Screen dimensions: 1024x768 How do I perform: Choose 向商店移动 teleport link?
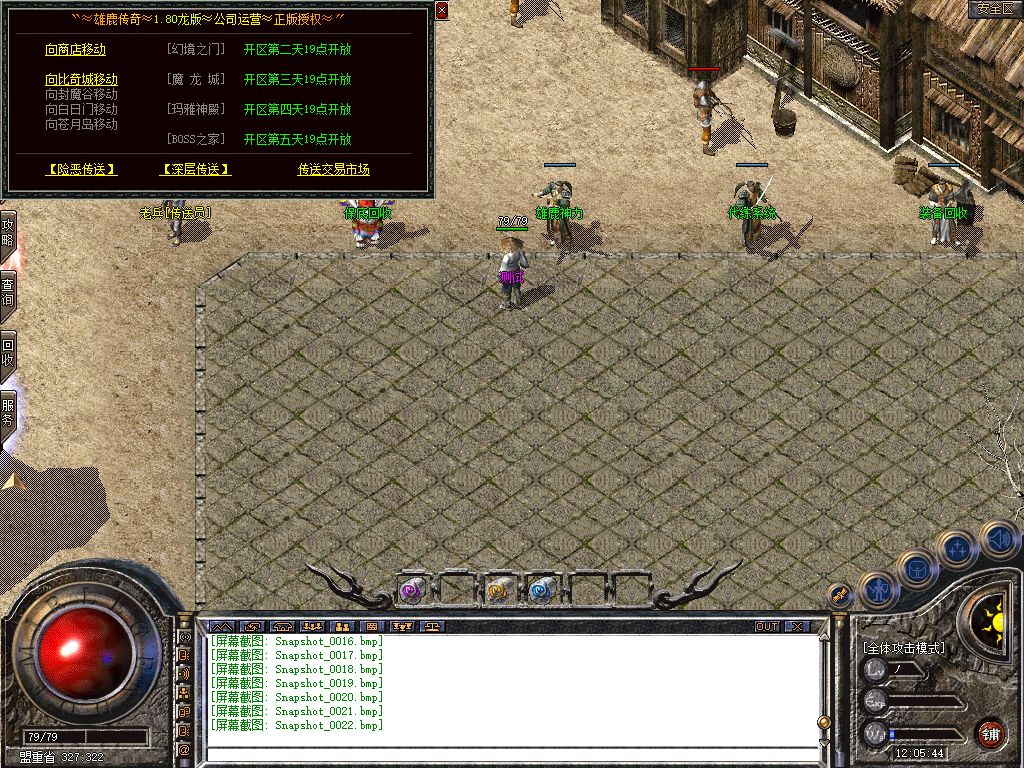coord(75,50)
